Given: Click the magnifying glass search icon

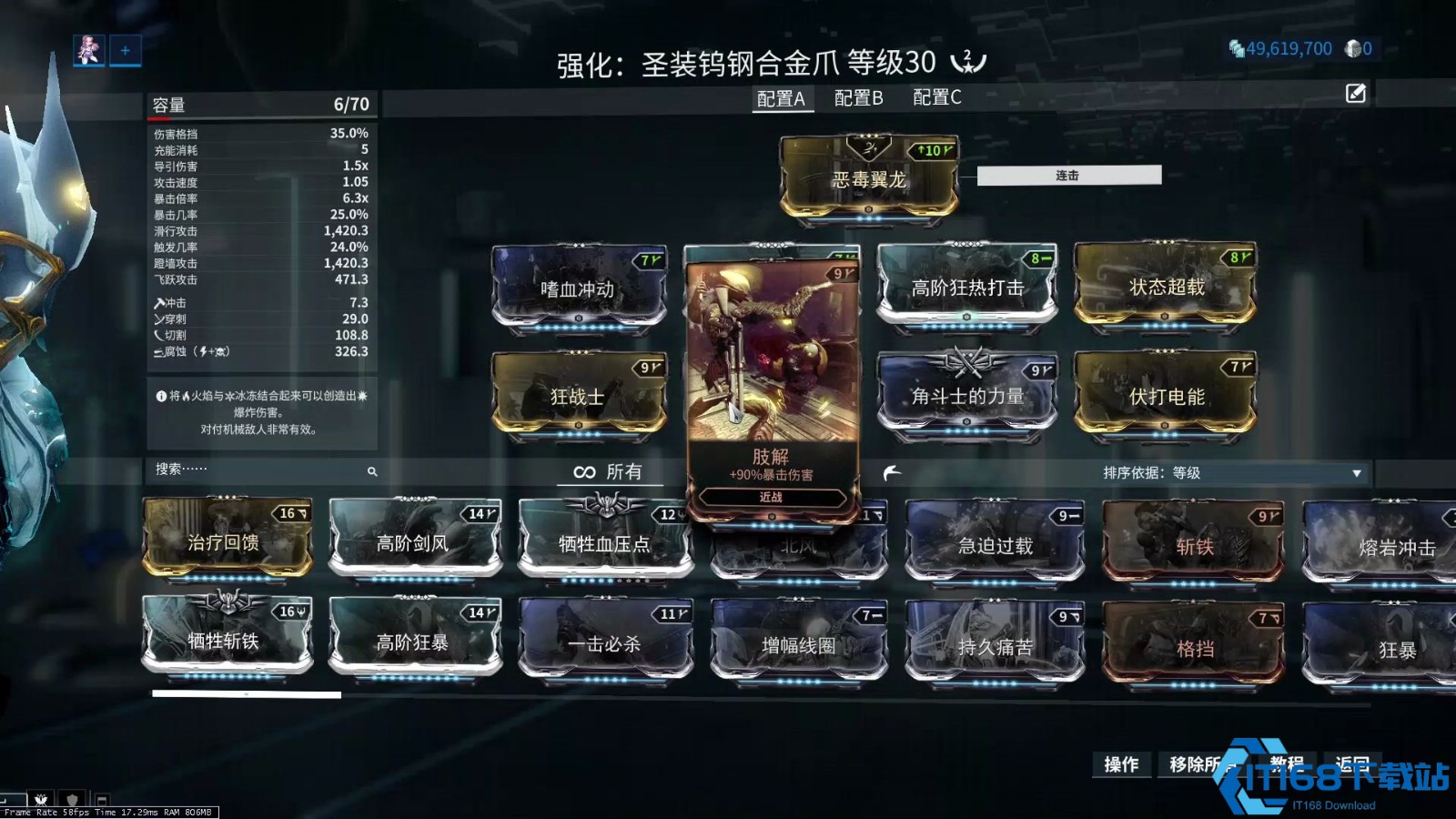Looking at the screenshot, I should coord(373,471).
